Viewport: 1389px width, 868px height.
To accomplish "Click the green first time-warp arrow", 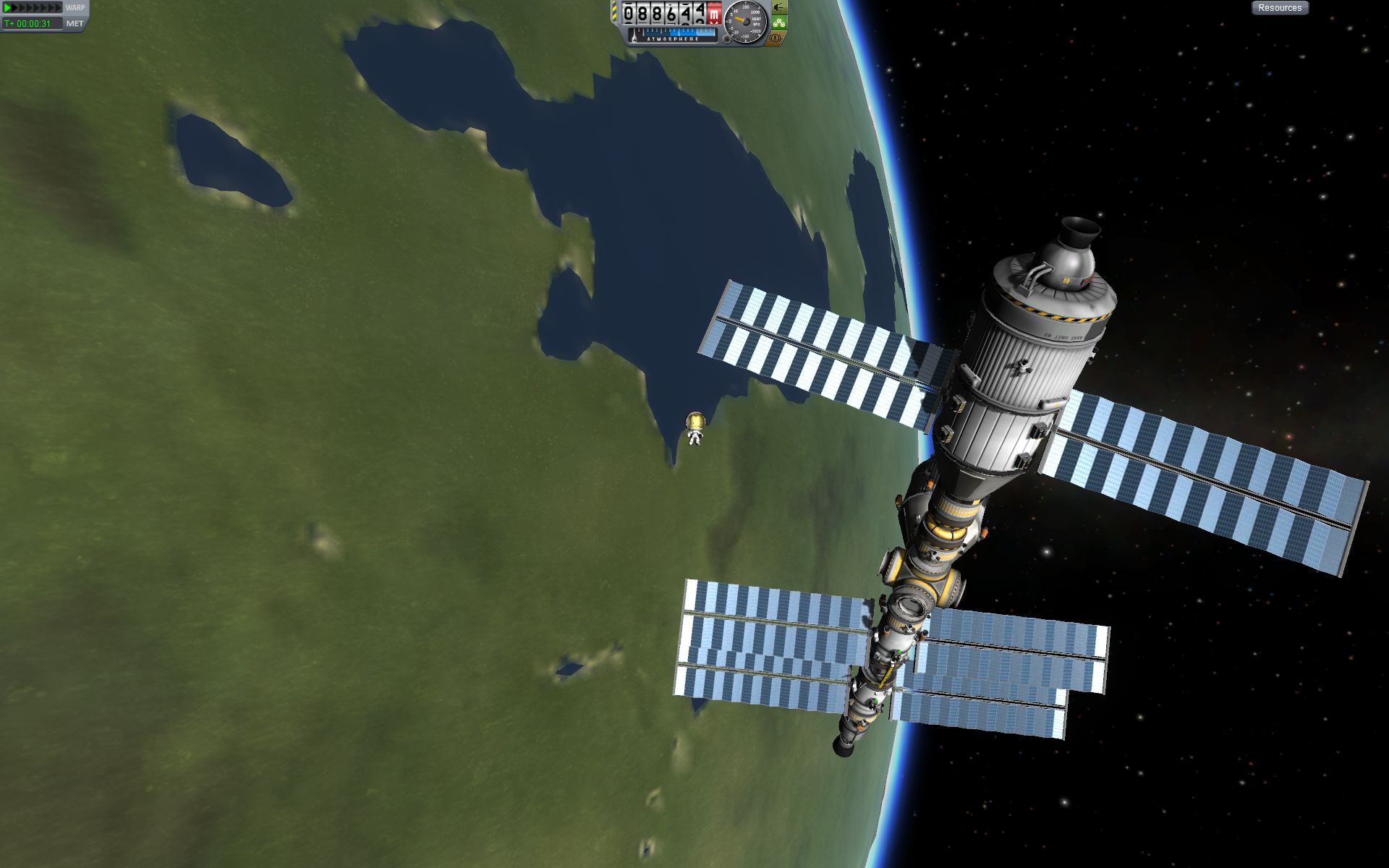I will coord(8,7).
